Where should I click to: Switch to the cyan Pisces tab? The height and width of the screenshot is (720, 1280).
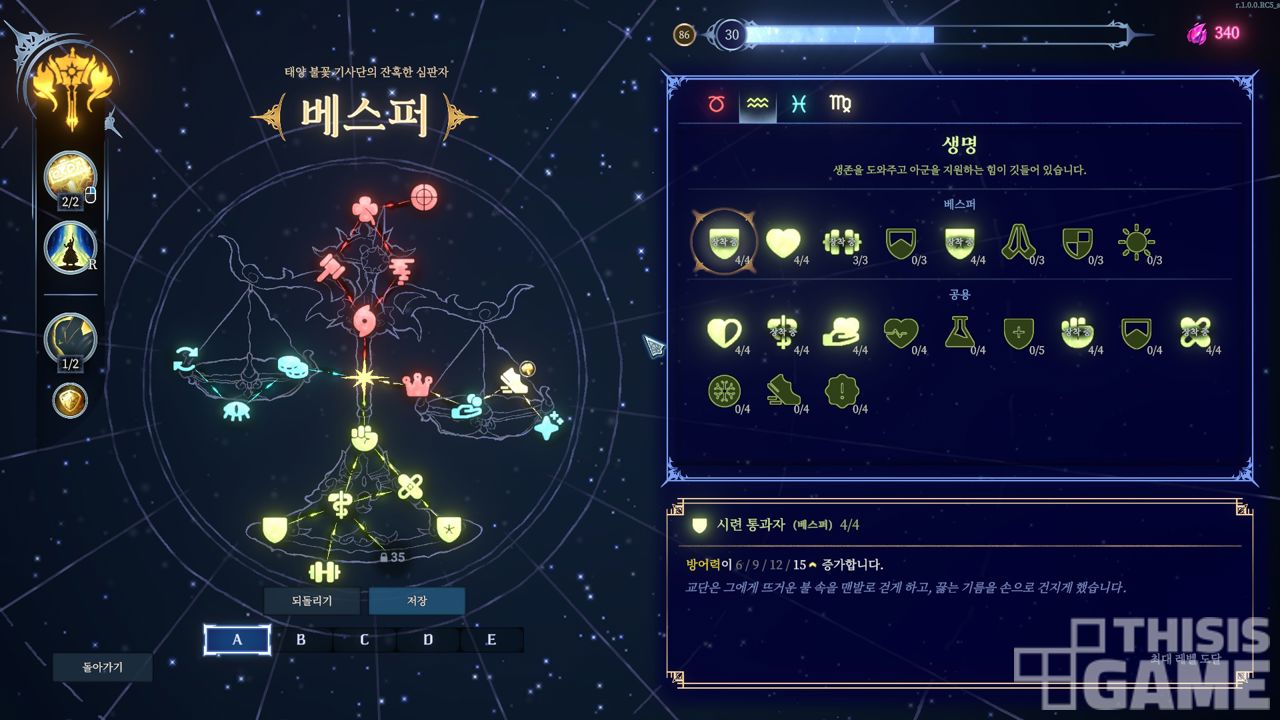tap(798, 104)
